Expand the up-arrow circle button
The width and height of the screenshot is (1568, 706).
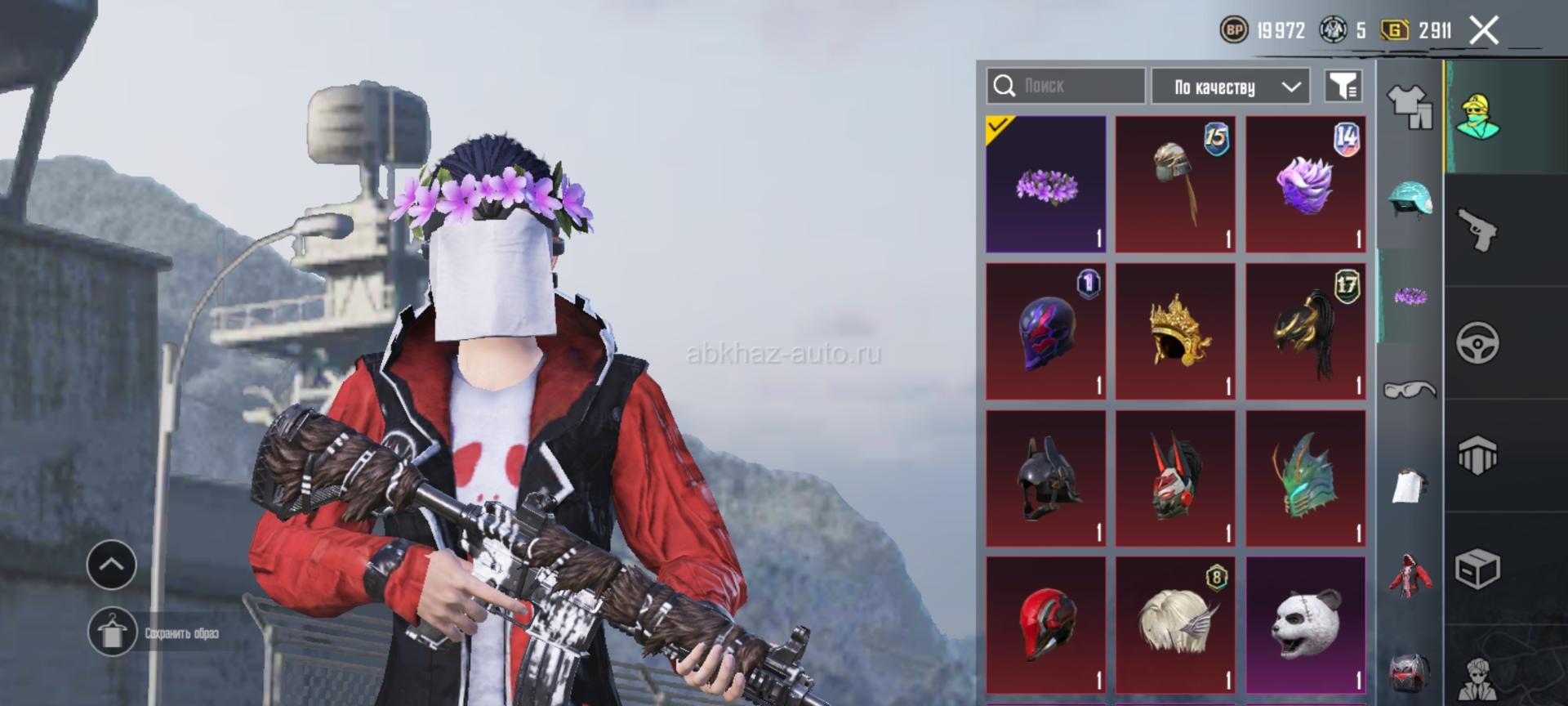pos(112,565)
